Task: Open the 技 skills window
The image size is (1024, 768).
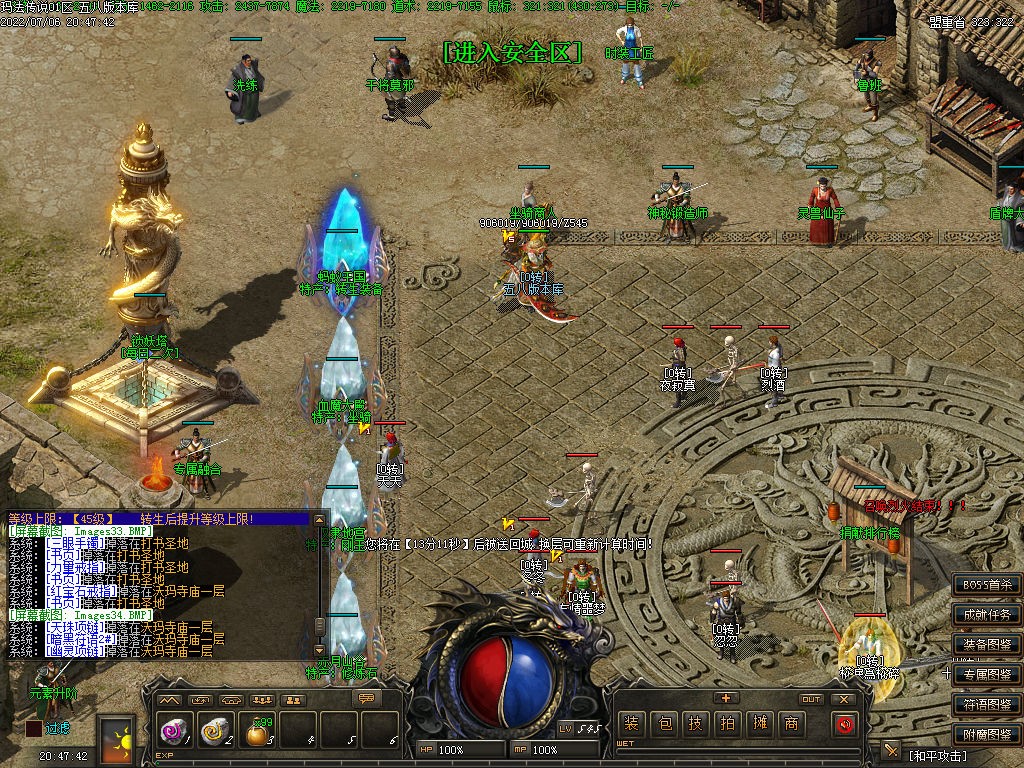Action: coord(695,724)
